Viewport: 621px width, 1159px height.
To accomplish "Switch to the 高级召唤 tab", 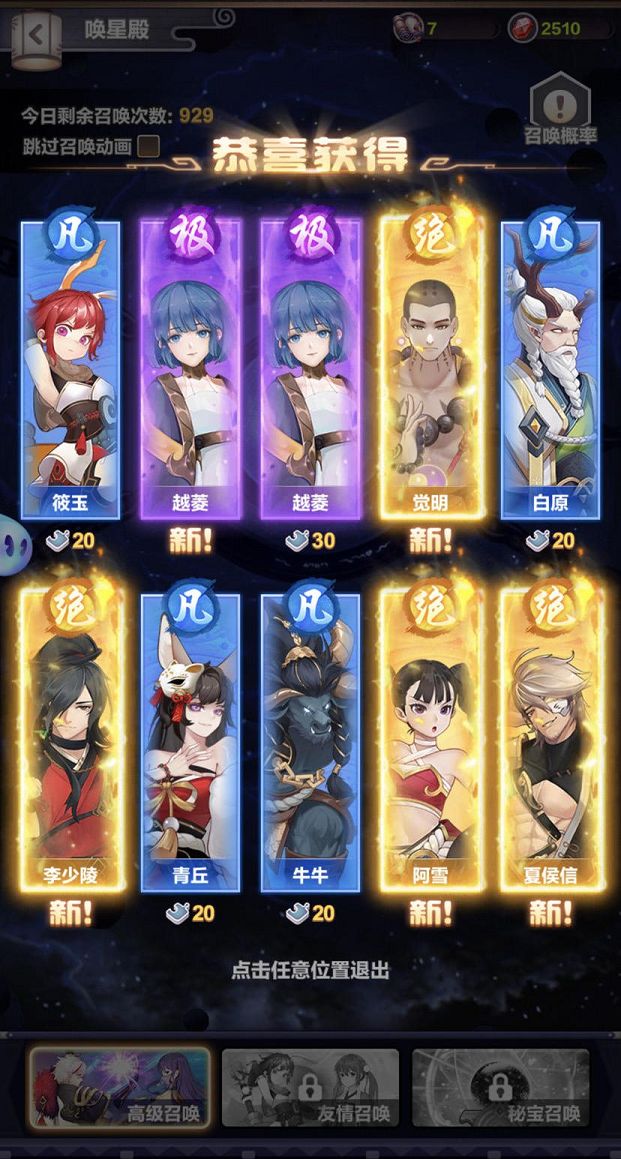I will point(119,1088).
